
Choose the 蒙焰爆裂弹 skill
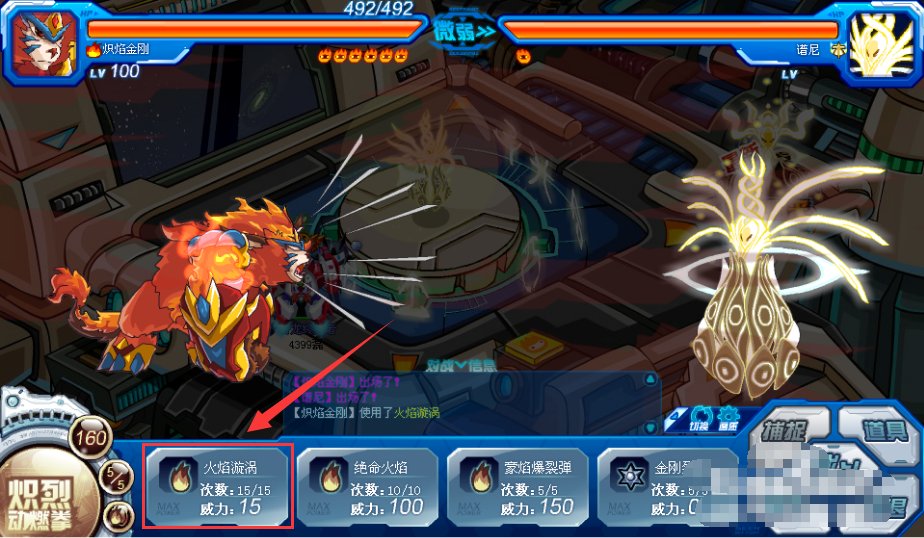pos(517,487)
